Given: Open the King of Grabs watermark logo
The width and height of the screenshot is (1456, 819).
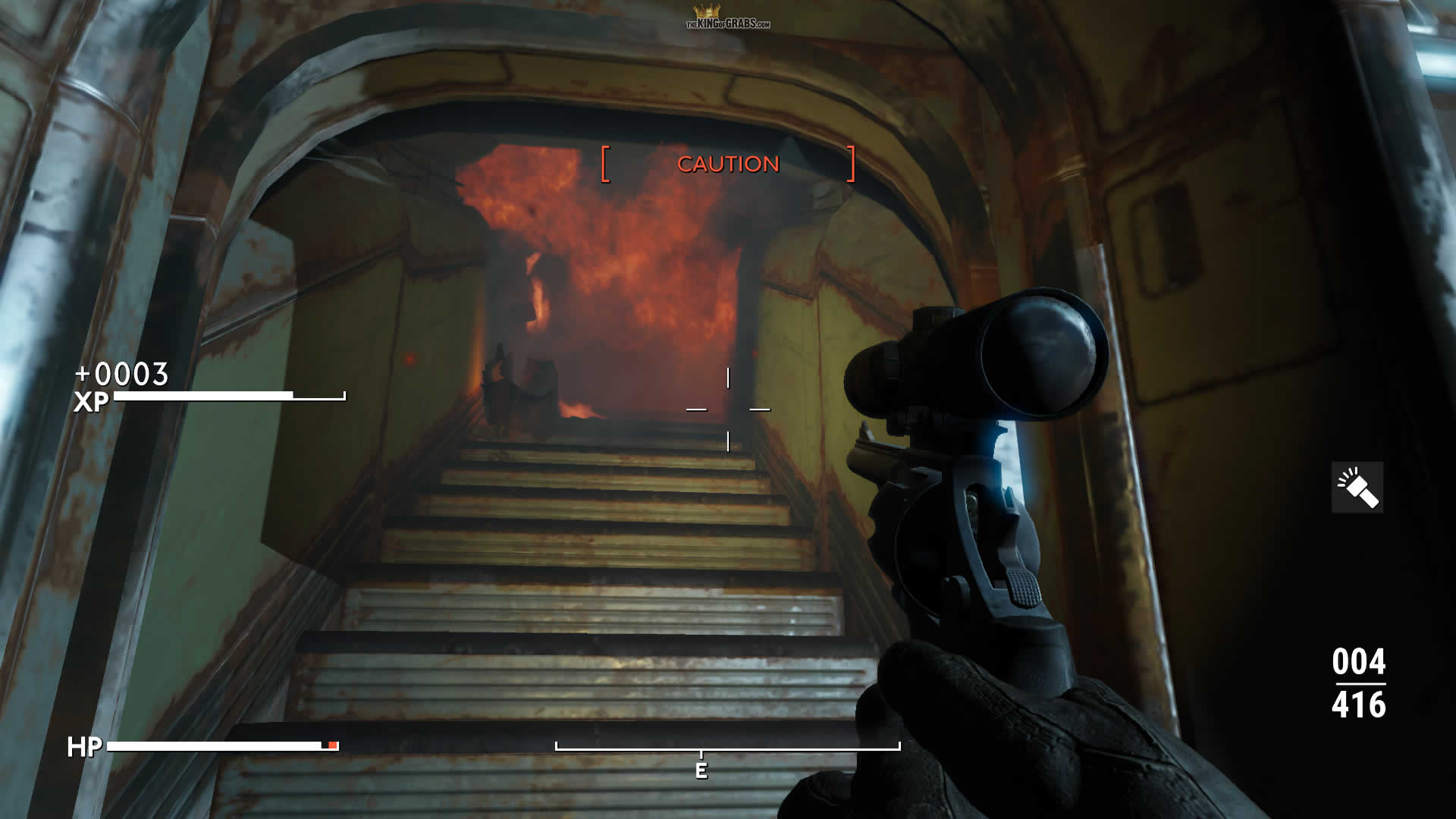Looking at the screenshot, I should click(727, 18).
